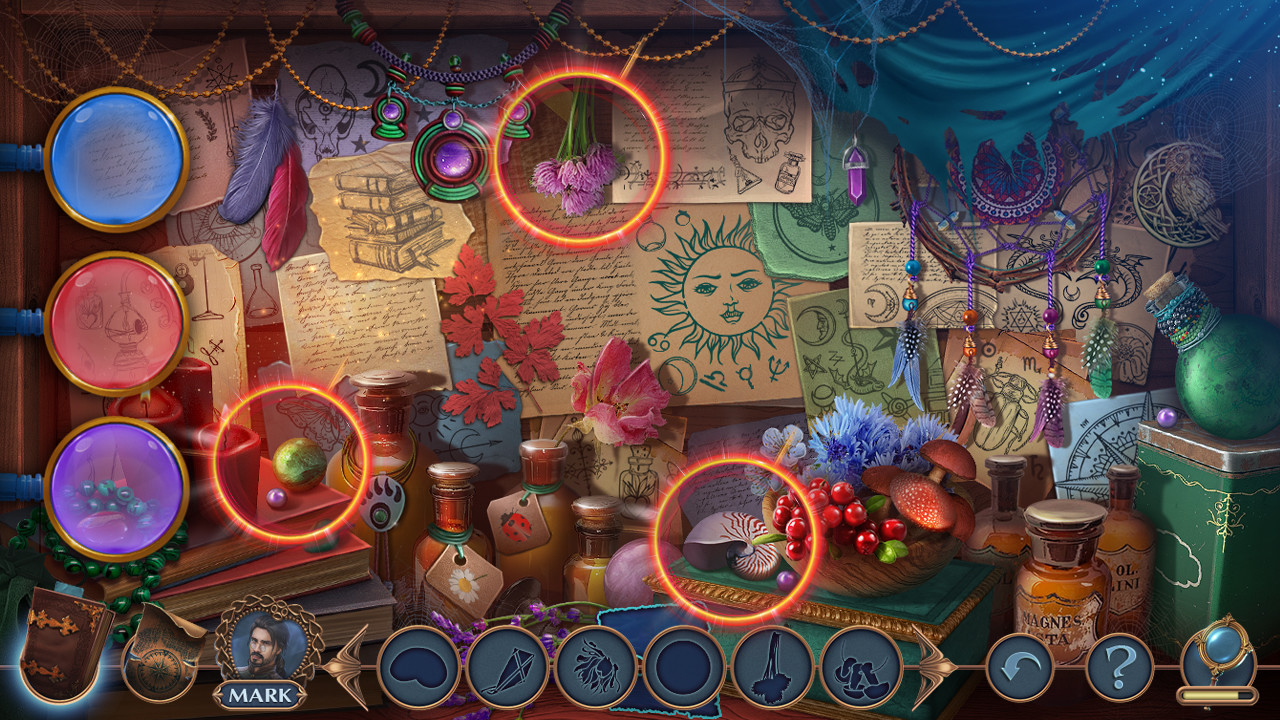Open MARK's character portrait dropdown

[265, 650]
